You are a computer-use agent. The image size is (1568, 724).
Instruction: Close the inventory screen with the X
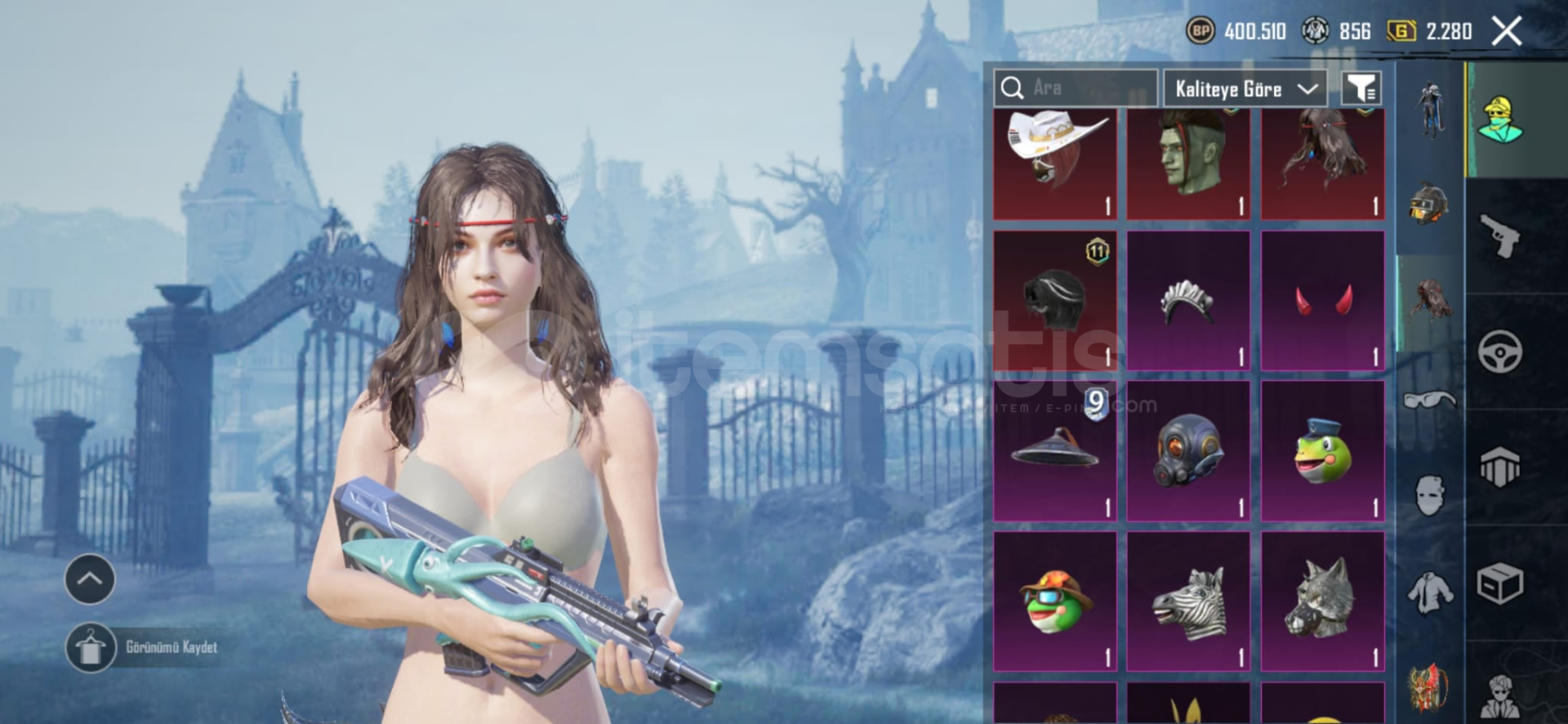click(x=1506, y=32)
